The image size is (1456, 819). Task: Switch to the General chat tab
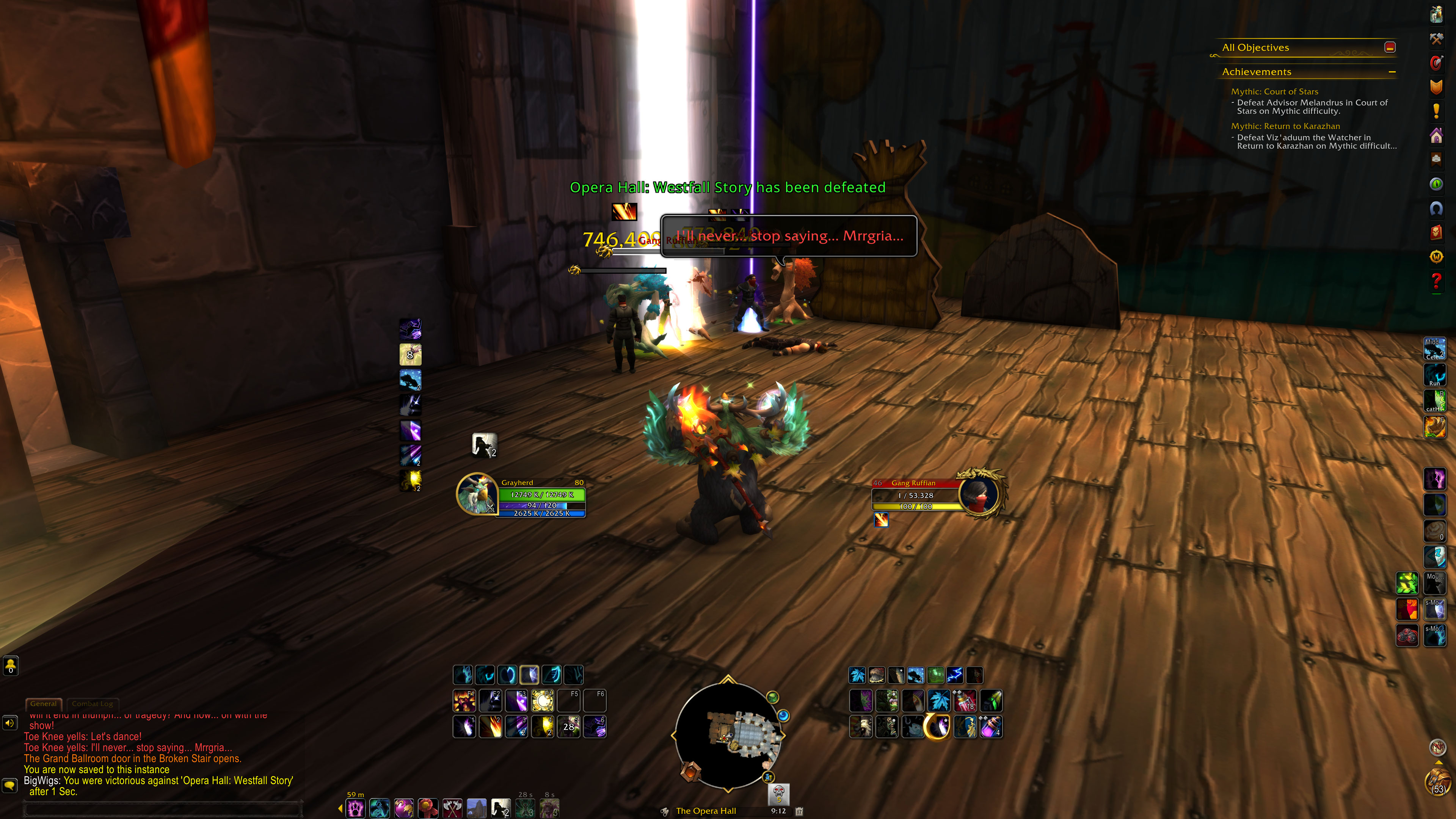coord(44,704)
